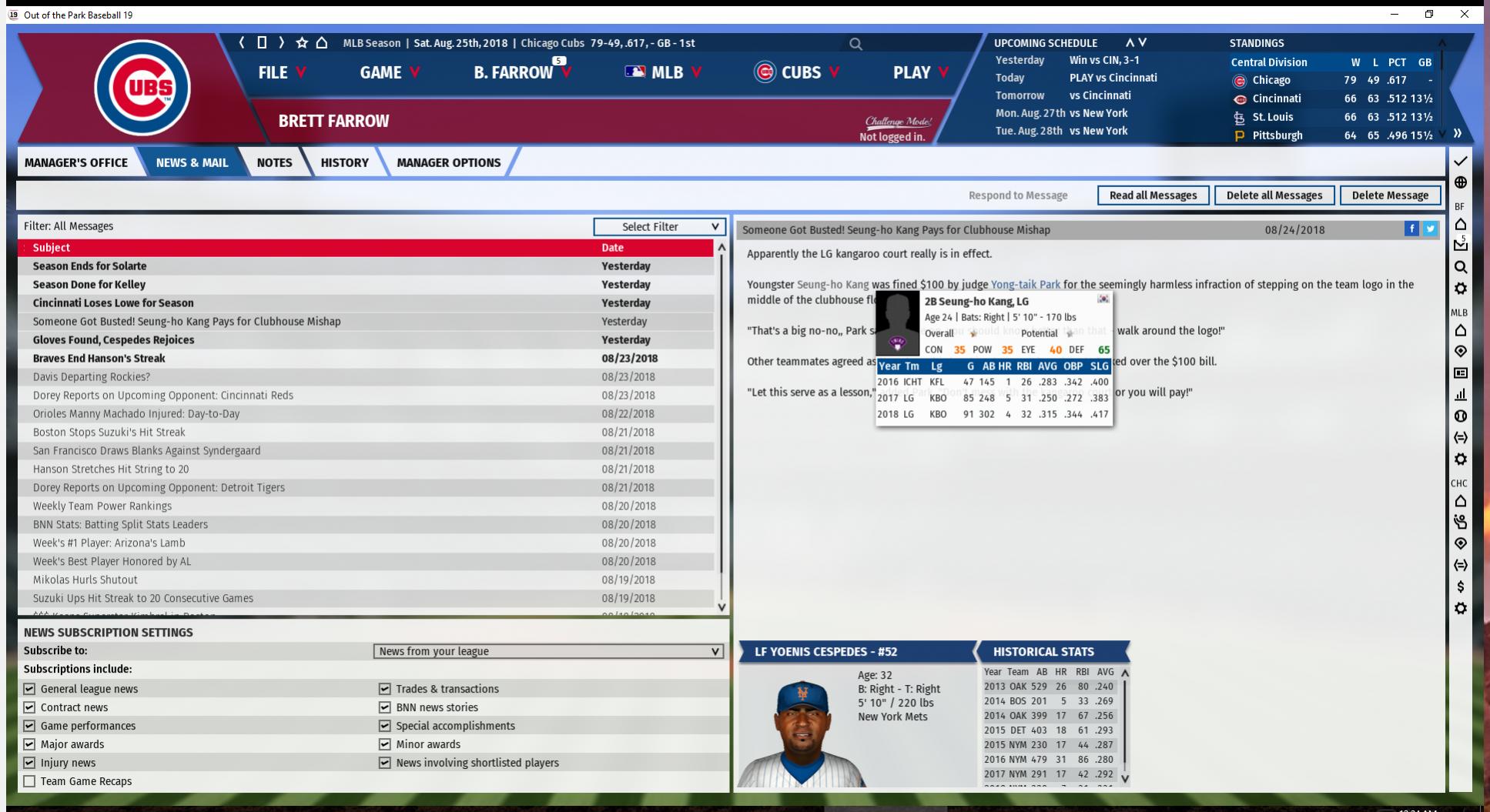
Task: Open the B. FARROW manager menu
Action: click(521, 72)
